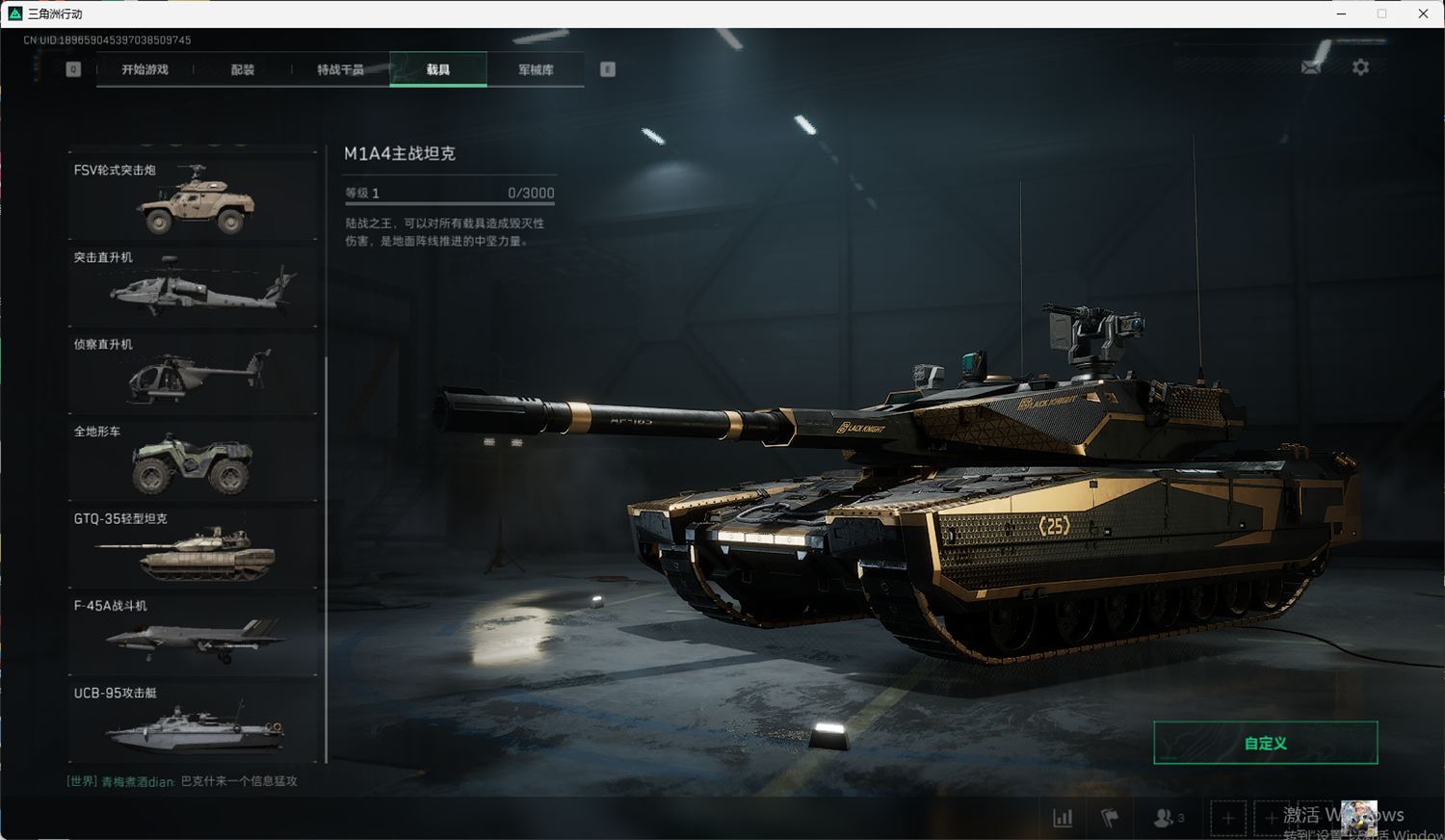
Task: Open the world chat message line
Action: click(x=183, y=781)
